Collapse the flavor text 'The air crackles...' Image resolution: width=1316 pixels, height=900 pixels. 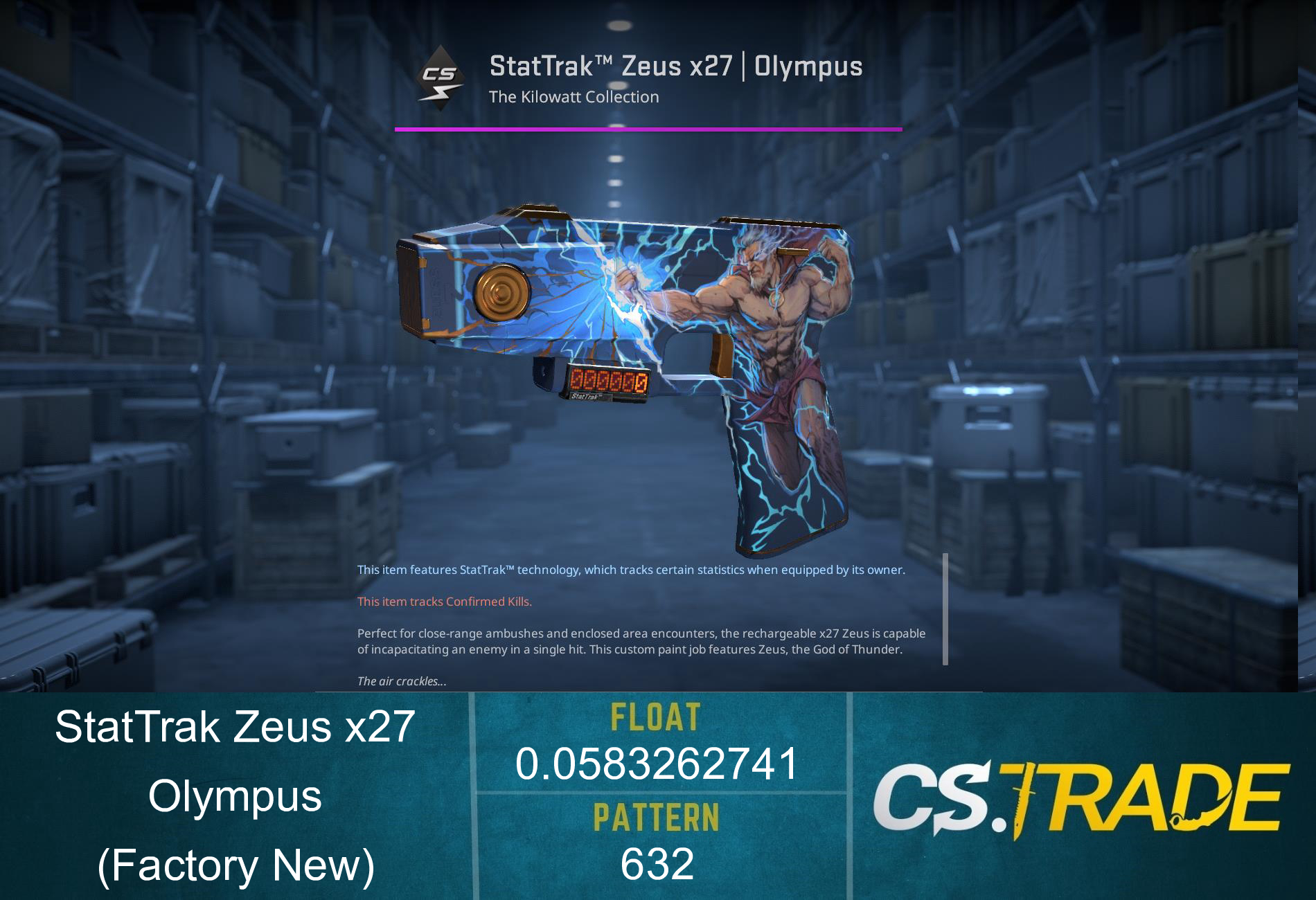(402, 681)
